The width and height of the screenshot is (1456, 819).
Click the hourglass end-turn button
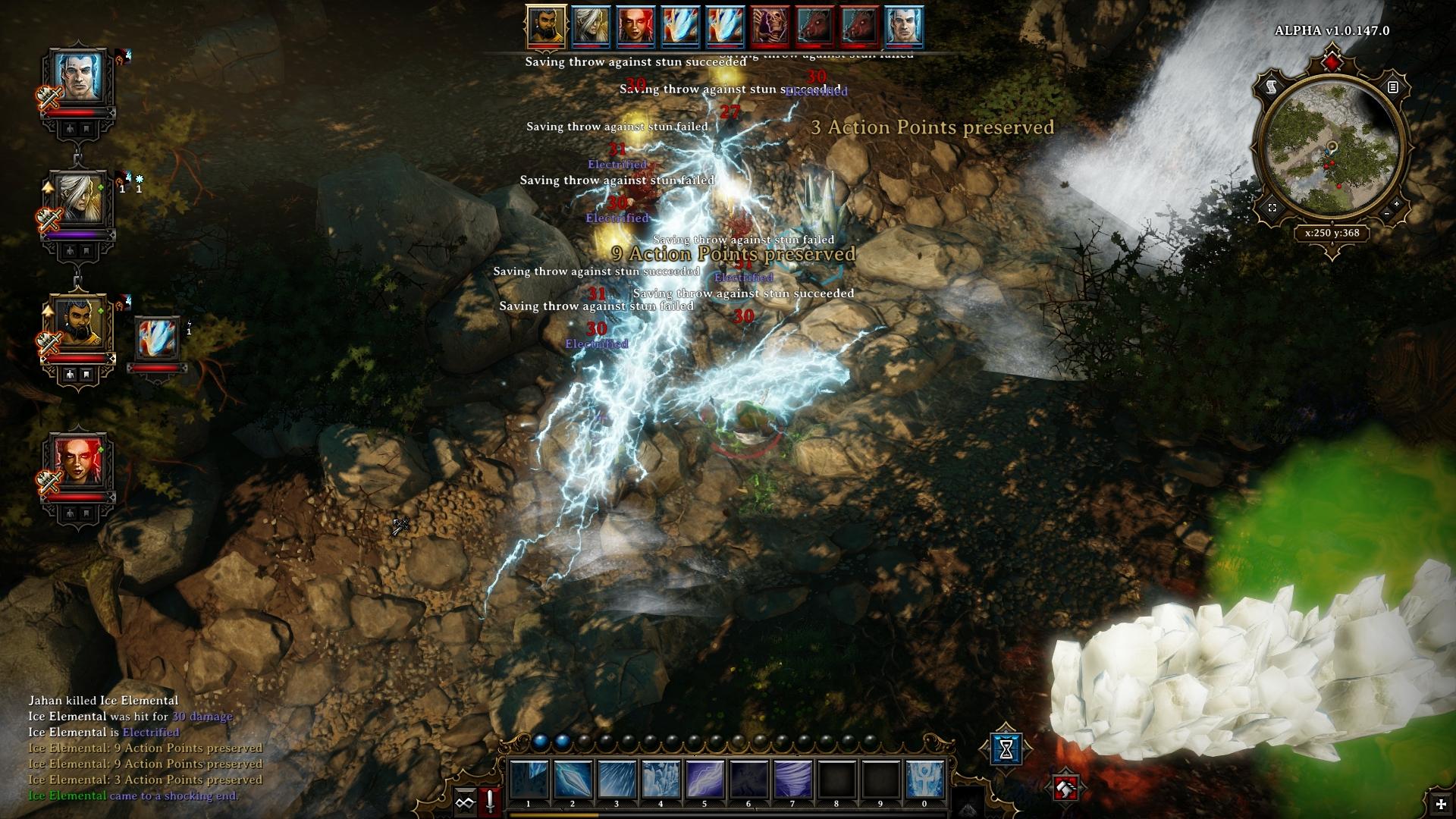pyautogui.click(x=1006, y=748)
